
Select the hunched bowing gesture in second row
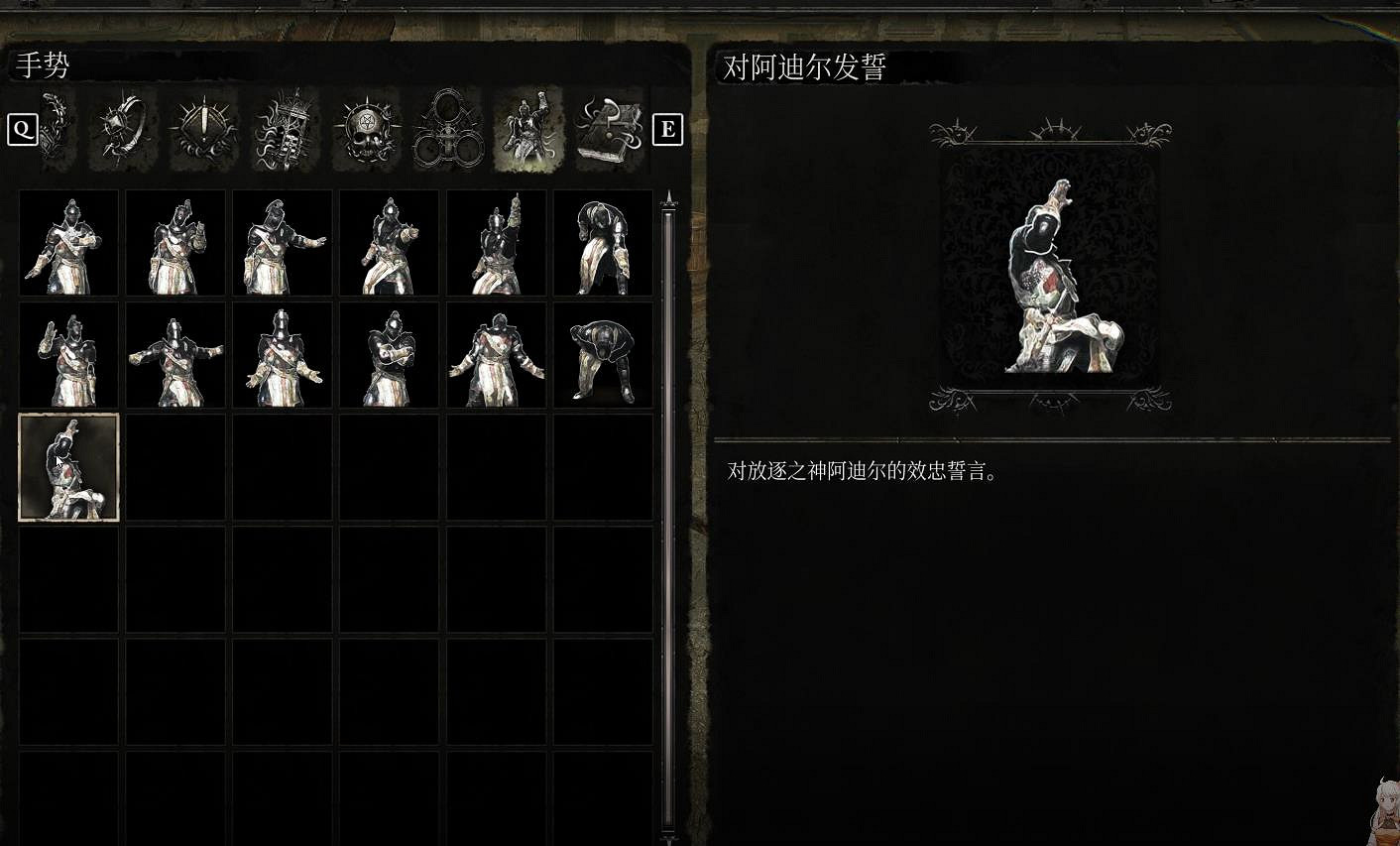(601, 355)
